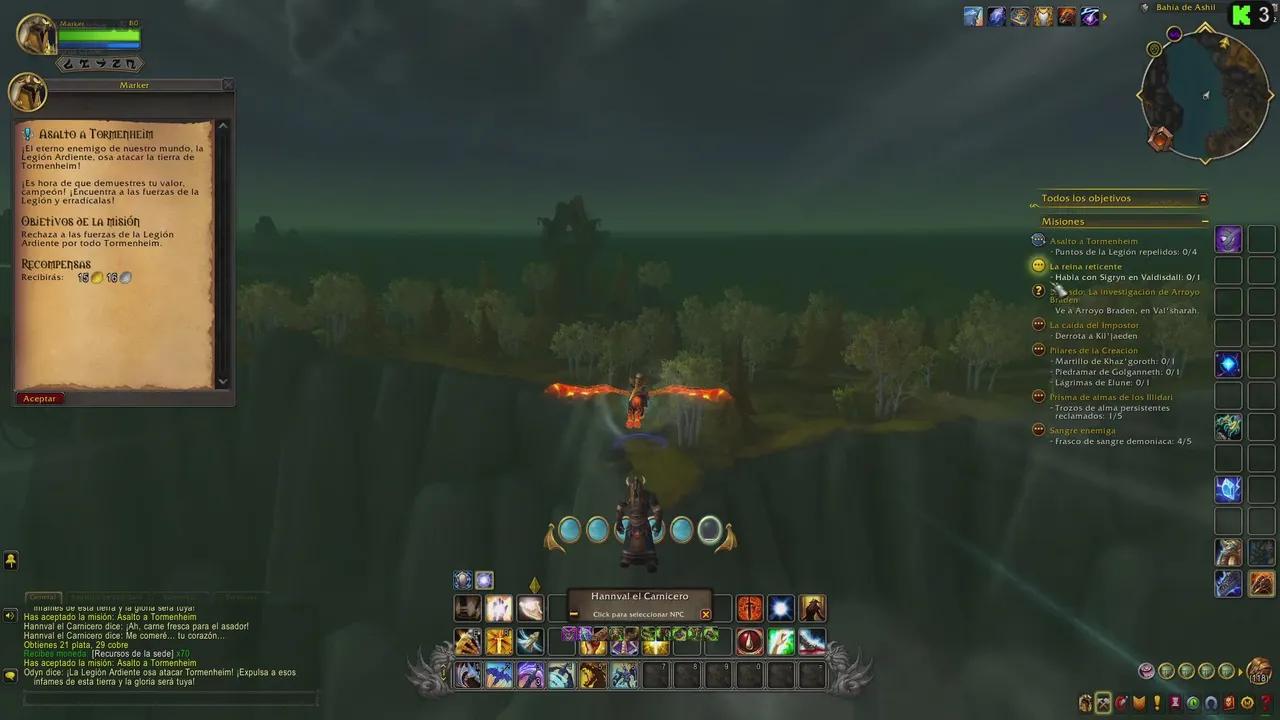Select the La reina reticente quest entry
Screen dimensions: 1280x720
pyautogui.click(x=1086, y=266)
